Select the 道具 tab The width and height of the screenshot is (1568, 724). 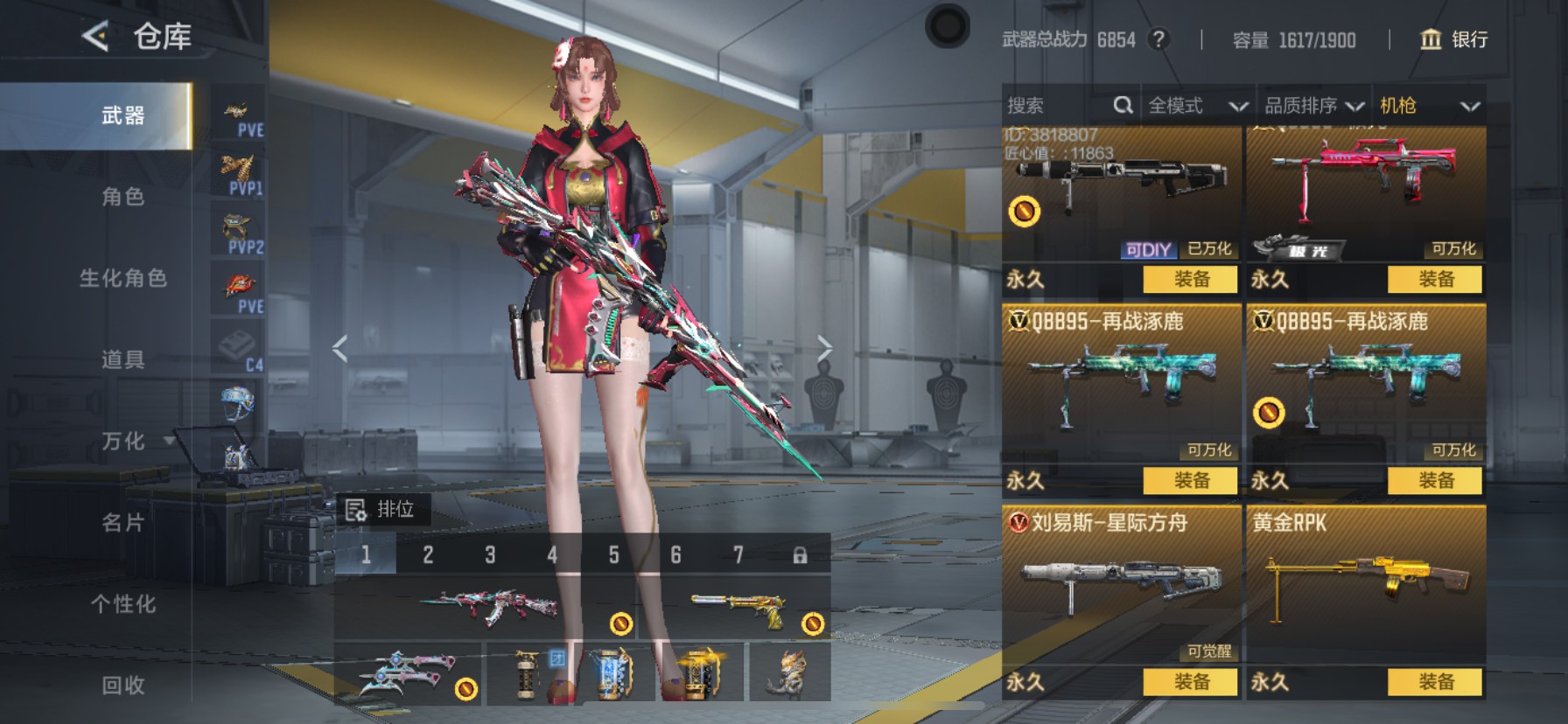122,359
